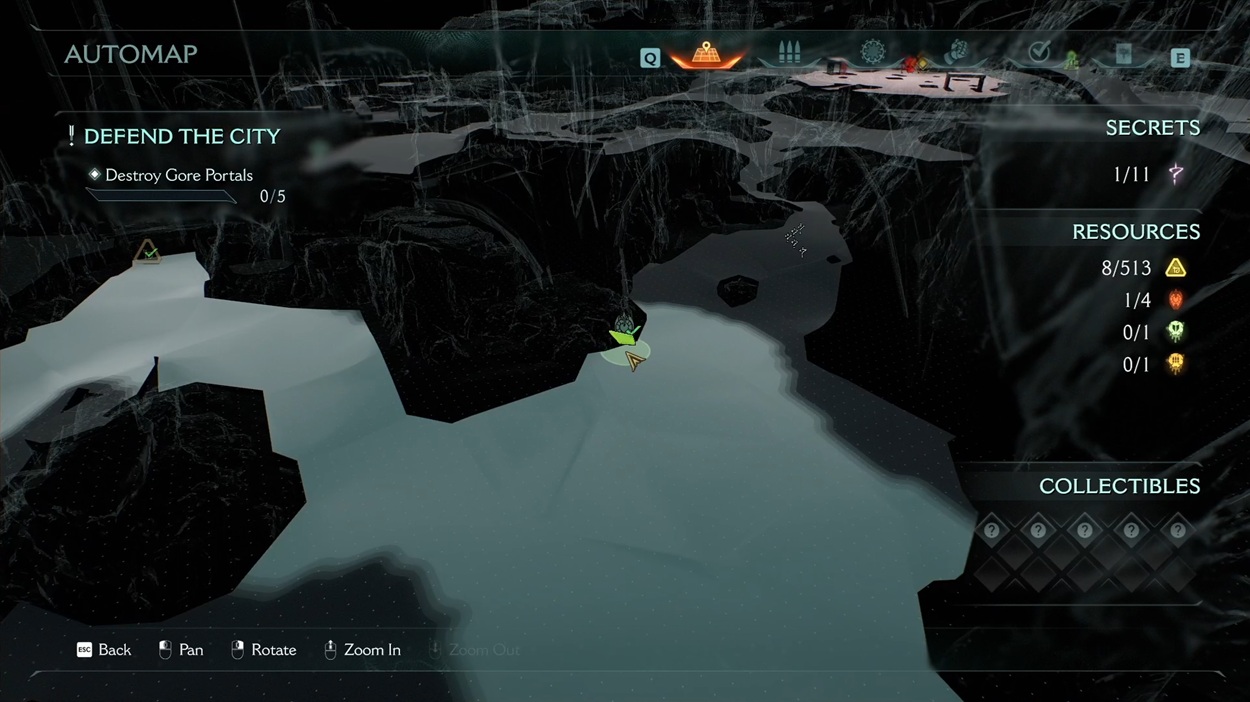This screenshot has height=702, width=1250.
Task: Go Back from the automap
Action: coord(104,650)
